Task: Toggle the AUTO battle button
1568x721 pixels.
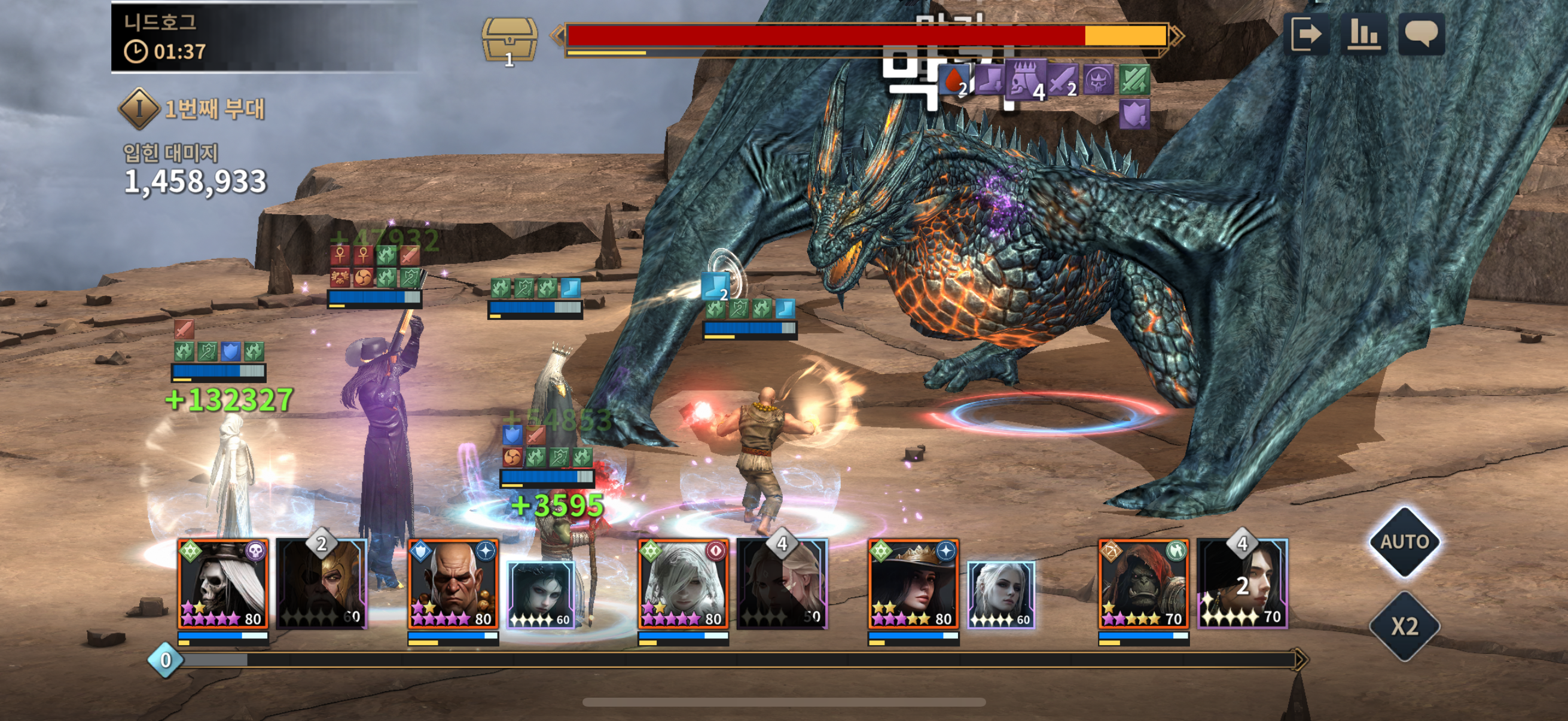Action: pyautogui.click(x=1404, y=542)
